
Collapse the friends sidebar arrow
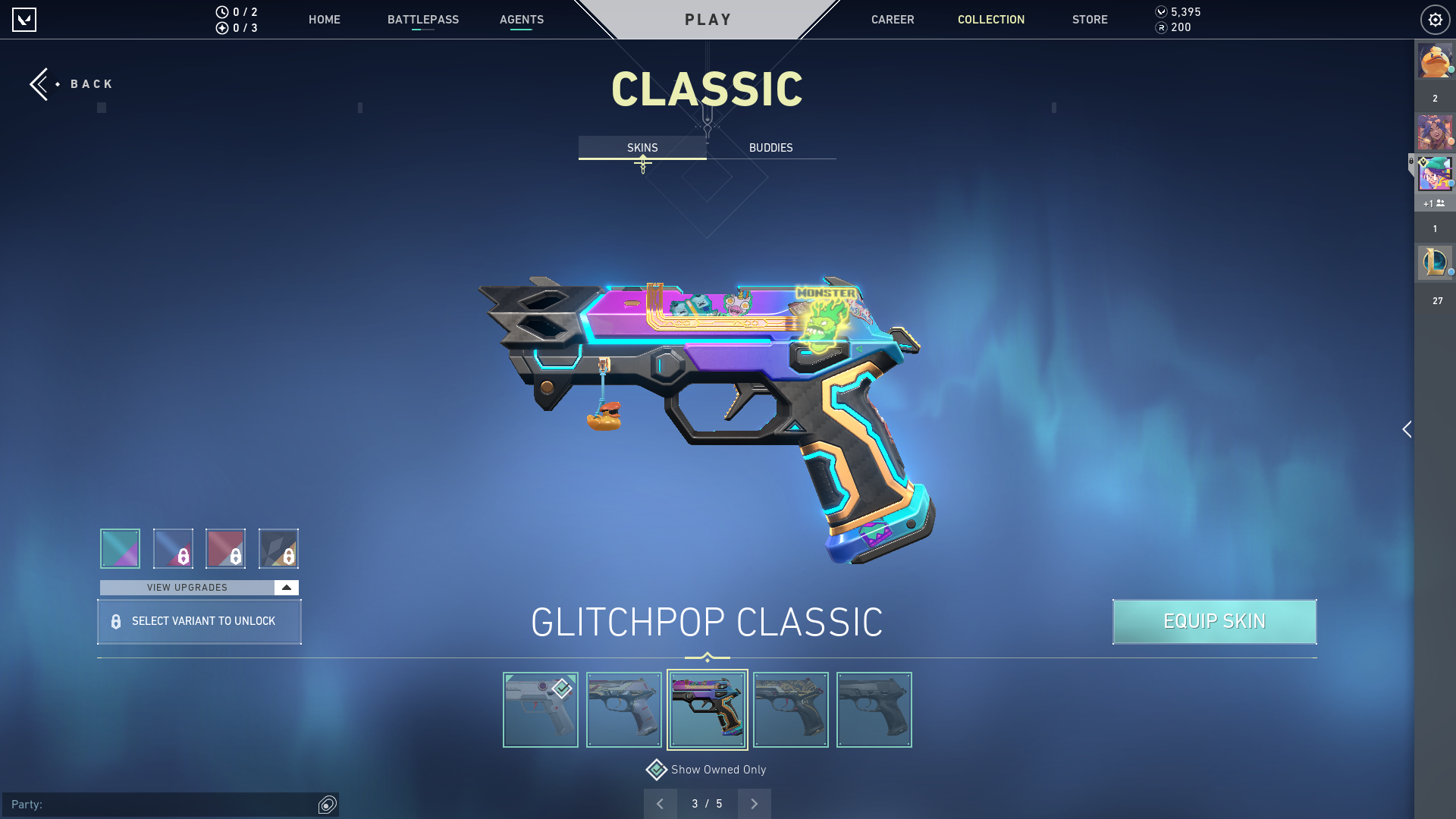pyautogui.click(x=1407, y=430)
